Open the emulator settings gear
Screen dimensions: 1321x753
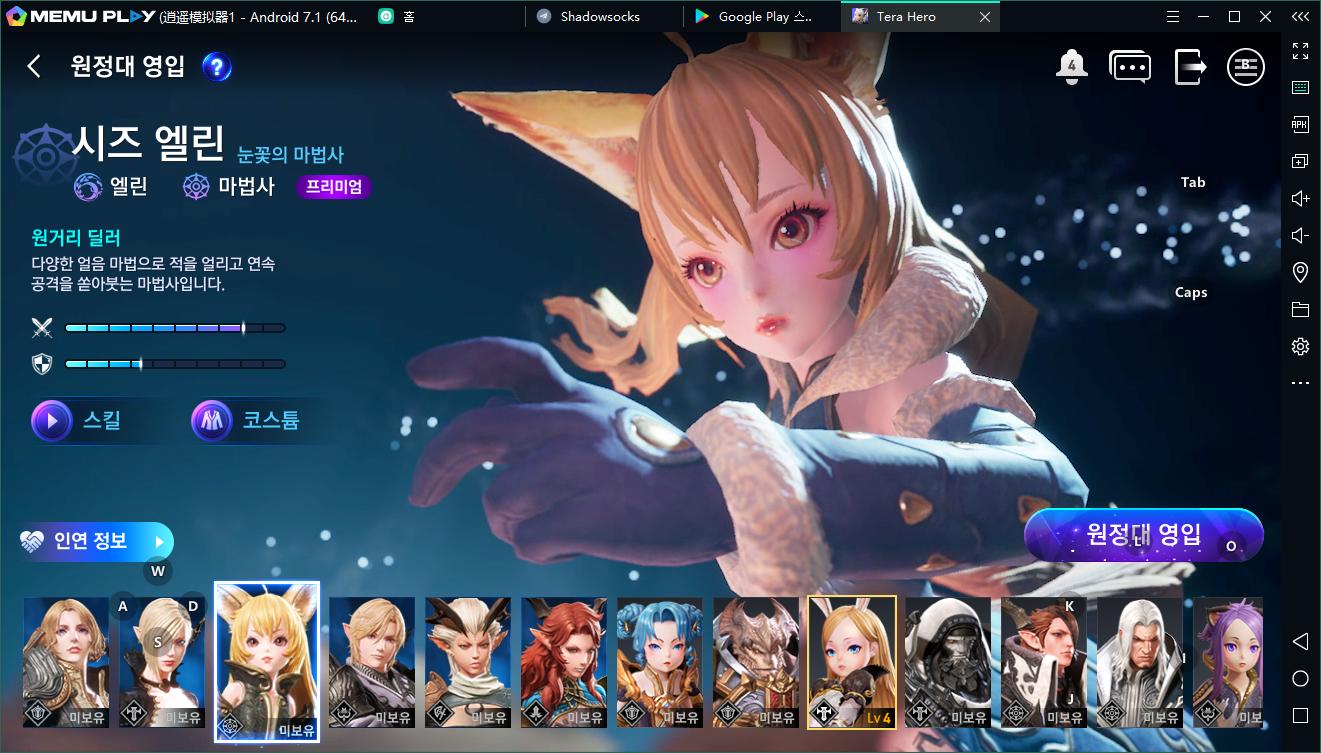click(x=1300, y=347)
